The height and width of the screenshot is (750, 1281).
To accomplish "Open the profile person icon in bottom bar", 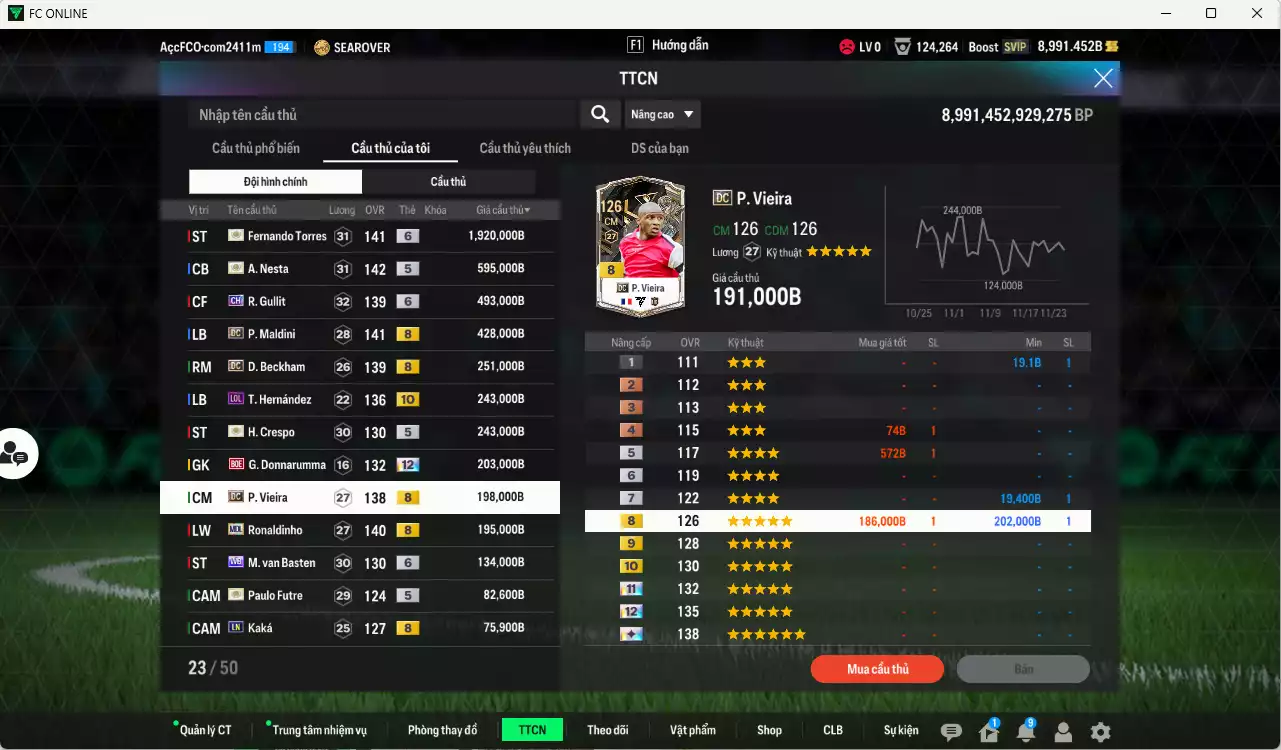I will [1062, 732].
